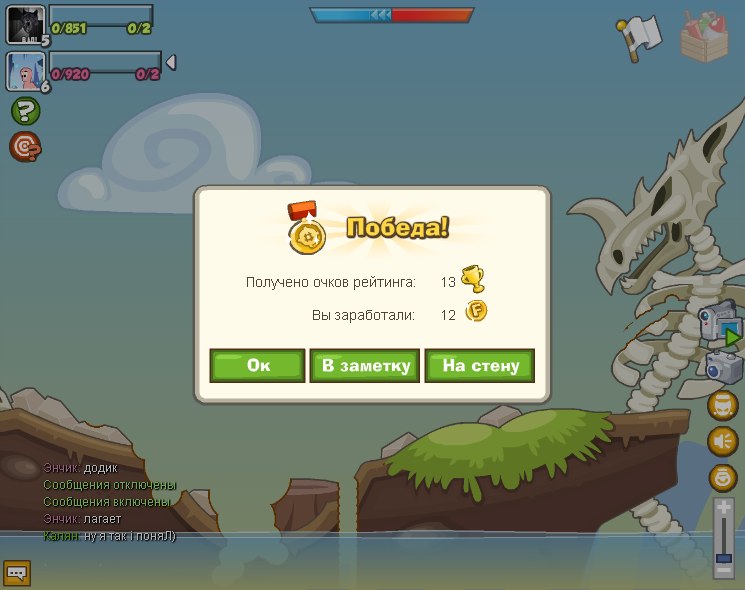
Task: Open the chat message box
Action: [17, 573]
